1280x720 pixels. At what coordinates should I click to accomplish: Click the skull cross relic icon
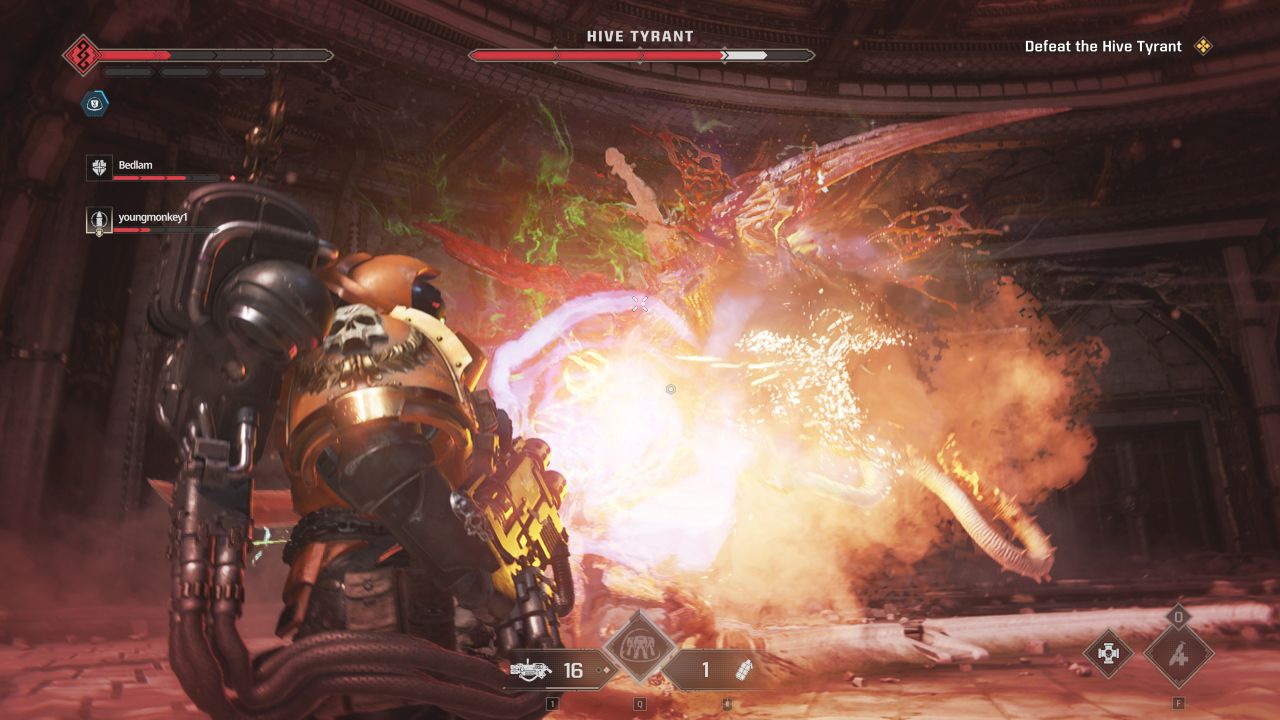[x=1108, y=654]
